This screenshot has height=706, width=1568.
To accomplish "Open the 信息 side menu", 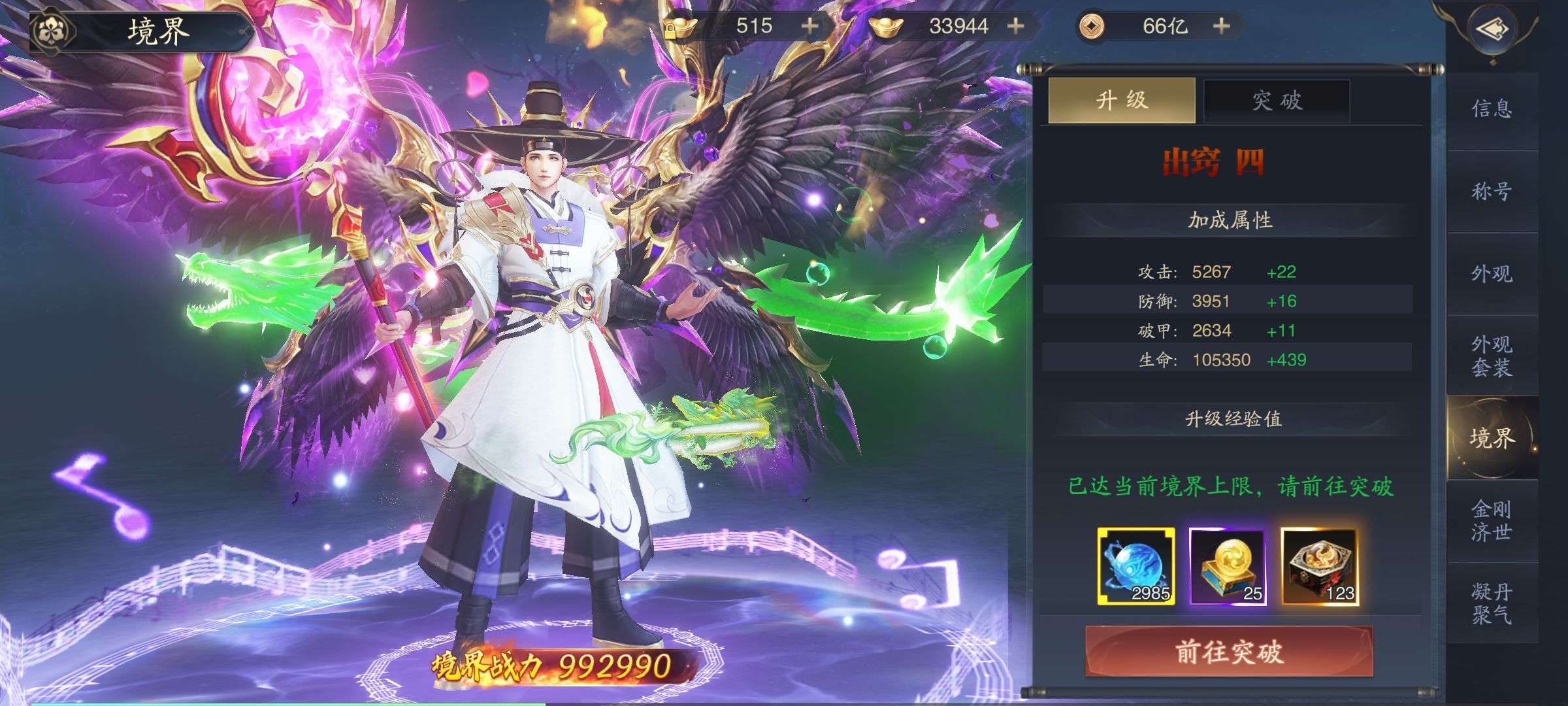I will (1492, 109).
